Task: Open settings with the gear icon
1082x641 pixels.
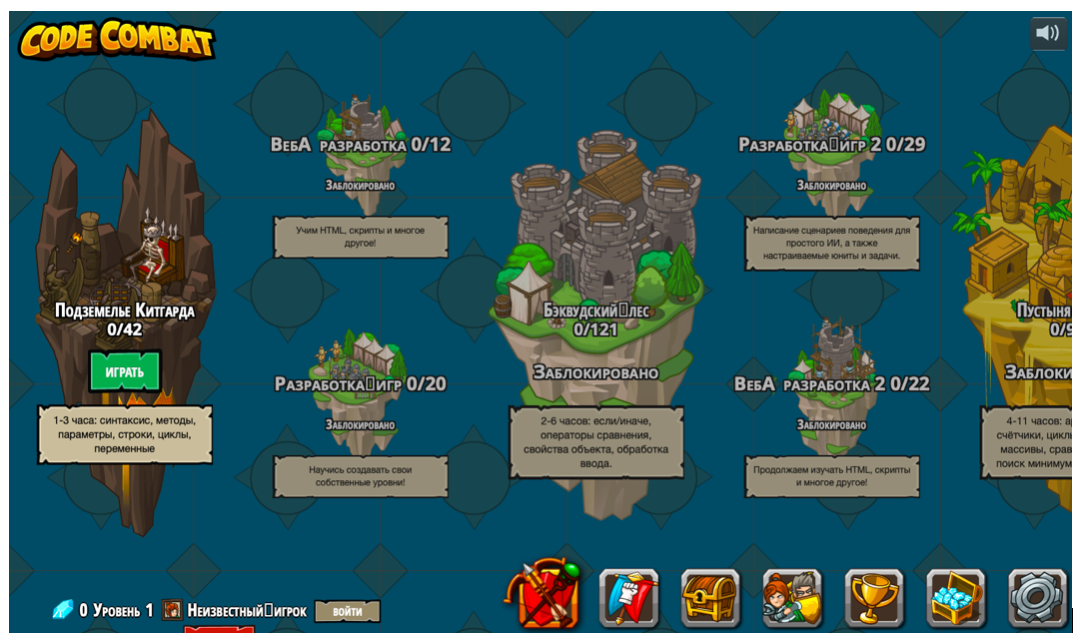Action: pyautogui.click(x=1037, y=598)
